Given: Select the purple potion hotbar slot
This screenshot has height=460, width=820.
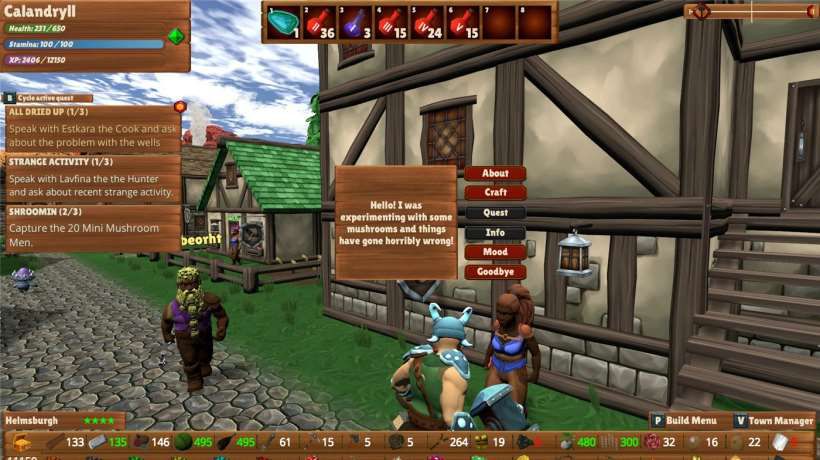Looking at the screenshot, I should click(x=355, y=21).
